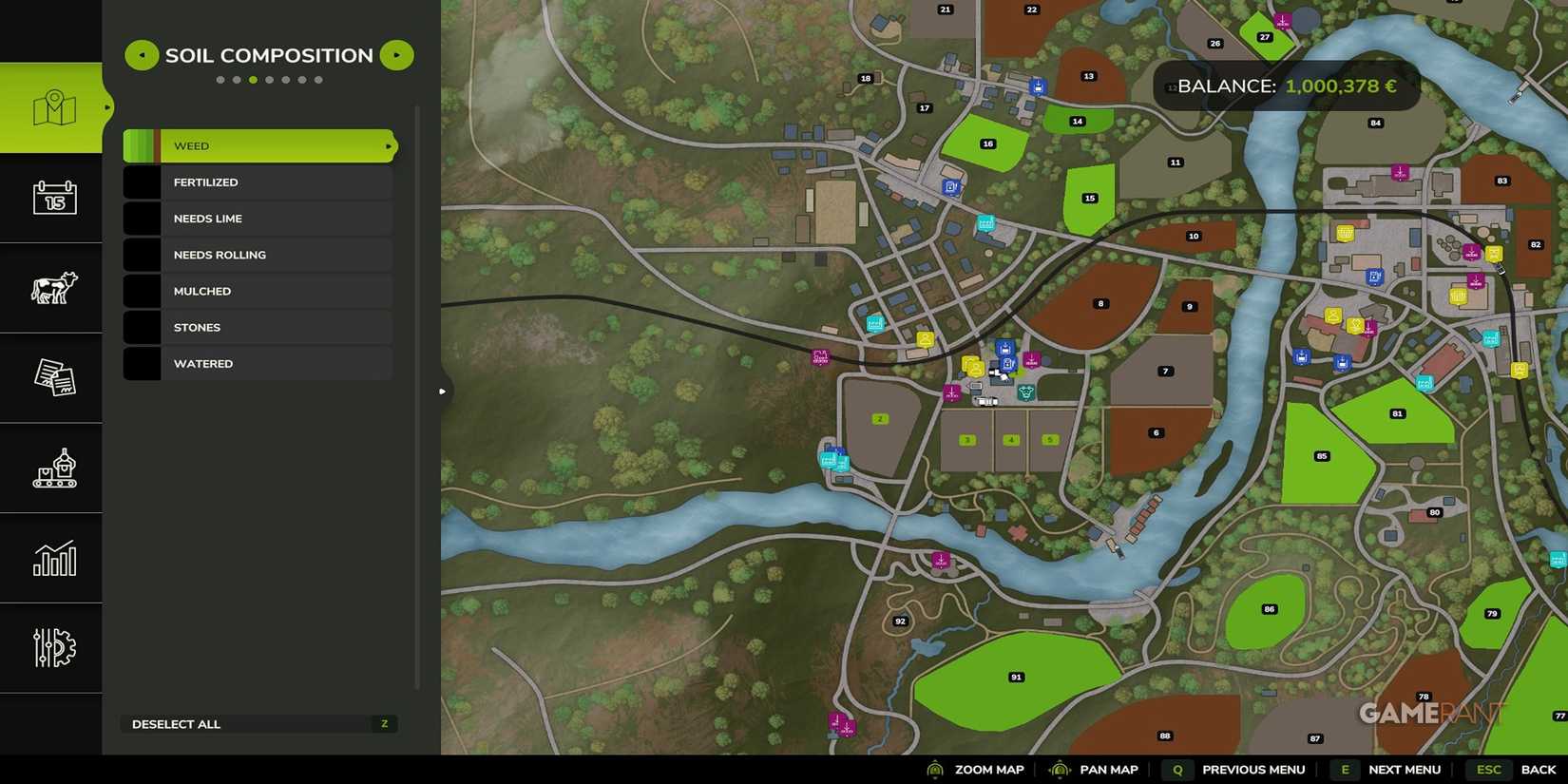Click Next Menu at the bottom bar
Viewport: 1568px width, 784px height.
click(x=1405, y=770)
